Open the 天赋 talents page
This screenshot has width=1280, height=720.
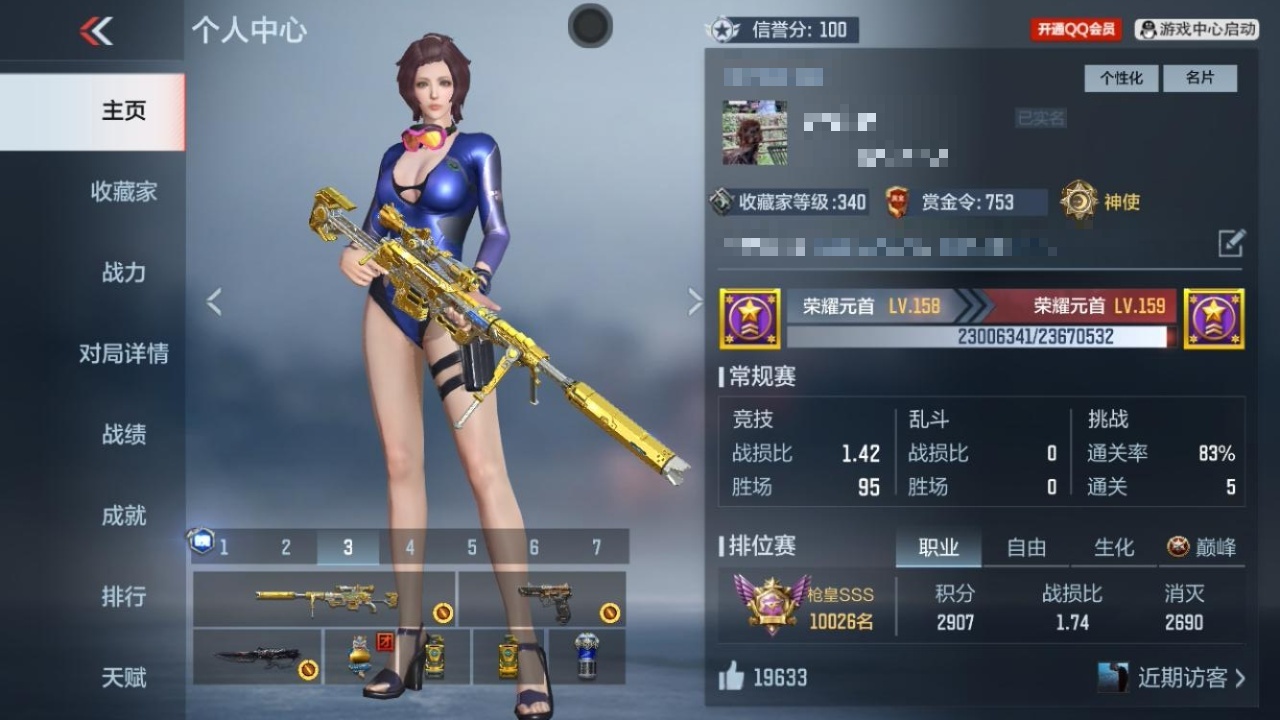pos(123,677)
